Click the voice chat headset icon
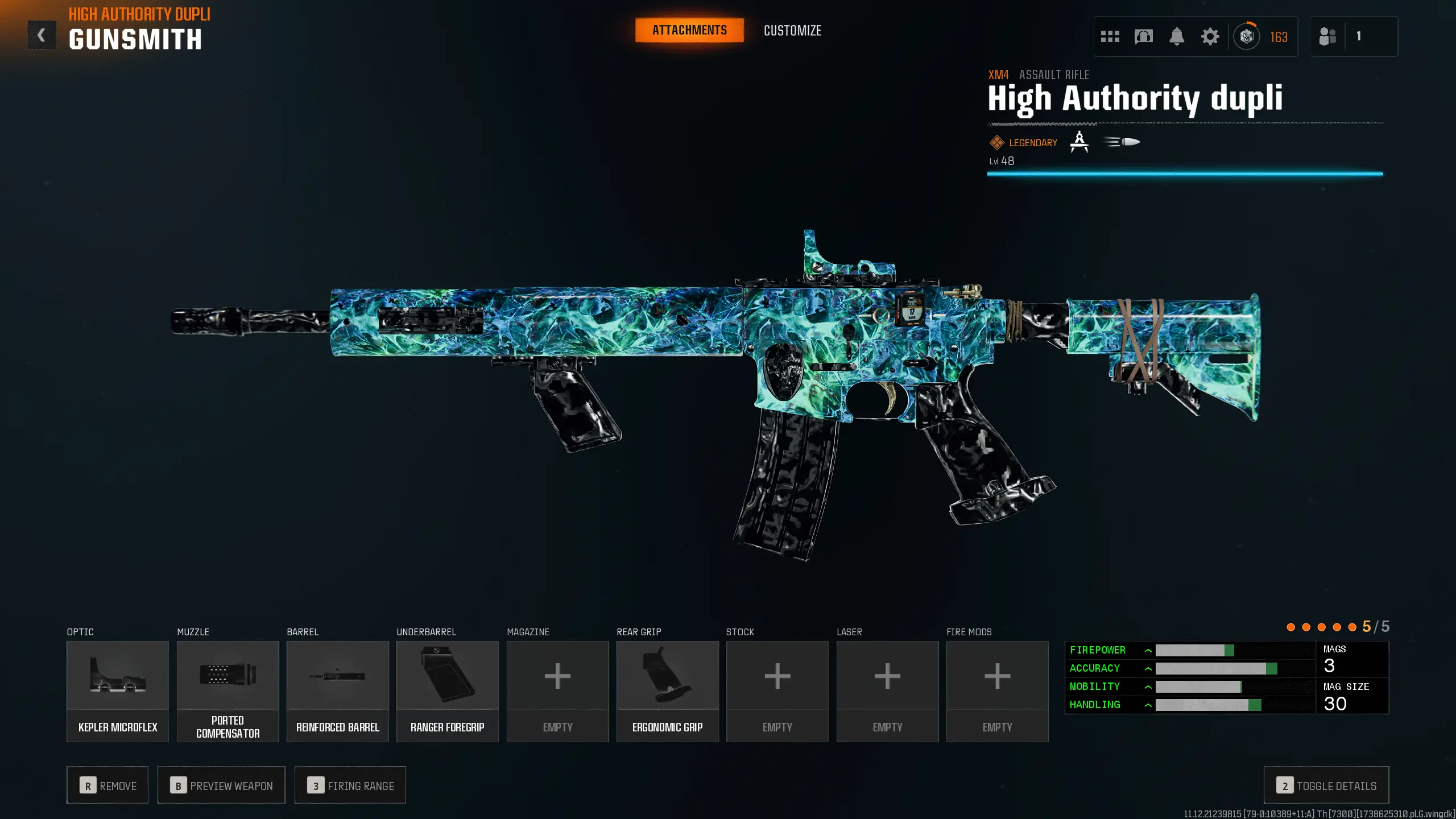Image resolution: width=1456 pixels, height=819 pixels. coord(1144,36)
